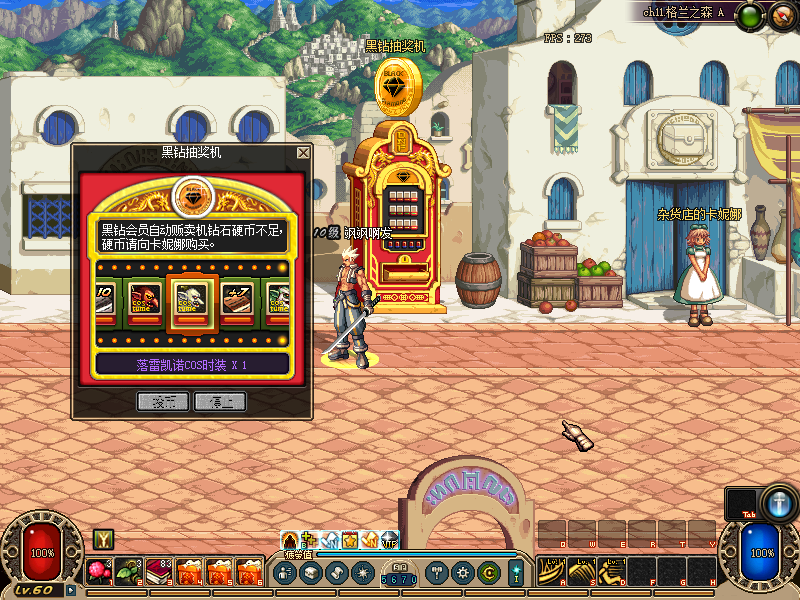
Task: Click the 换币 button in lottery window
Action: point(163,402)
